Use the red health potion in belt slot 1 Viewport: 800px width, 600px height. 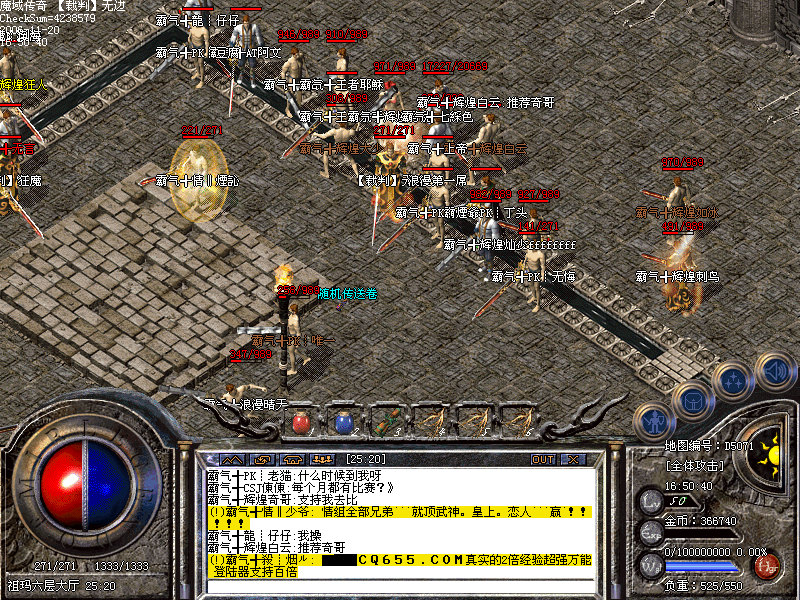coord(301,422)
